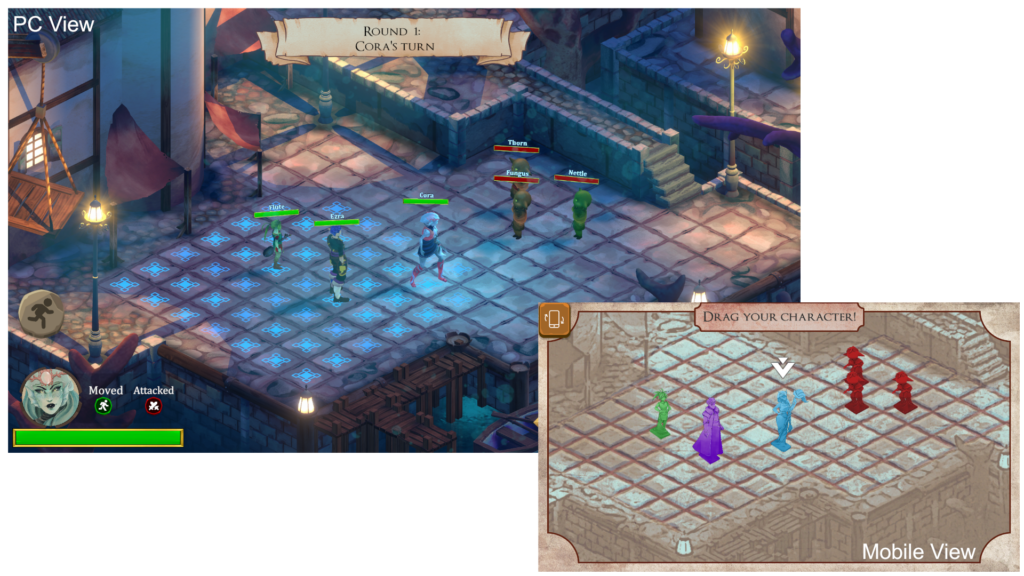This screenshot has width=1024, height=576.
Task: Select the purple figurine on the mobile board
Action: tap(710, 431)
